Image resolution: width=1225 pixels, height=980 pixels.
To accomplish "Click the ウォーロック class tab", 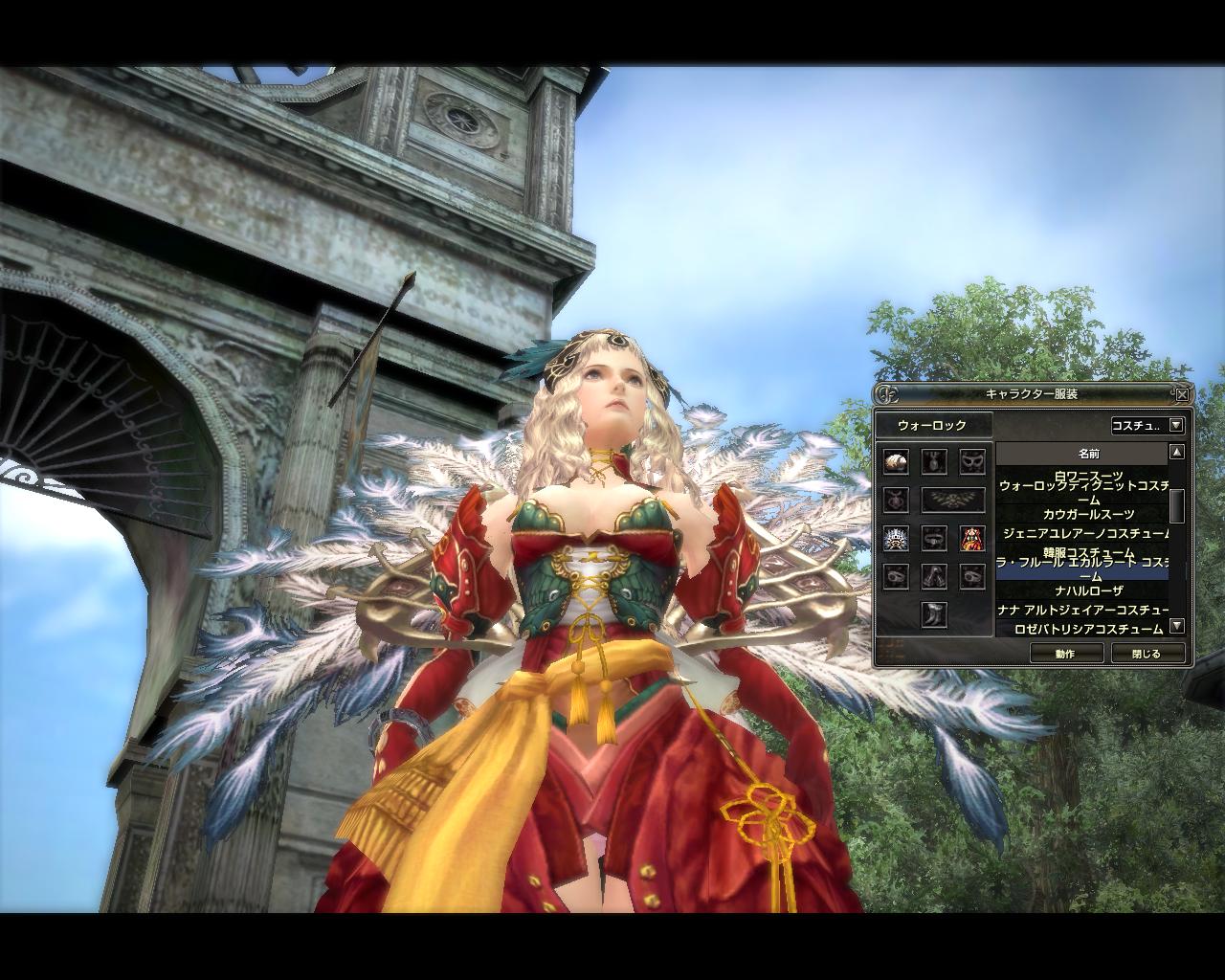I will coord(932,426).
